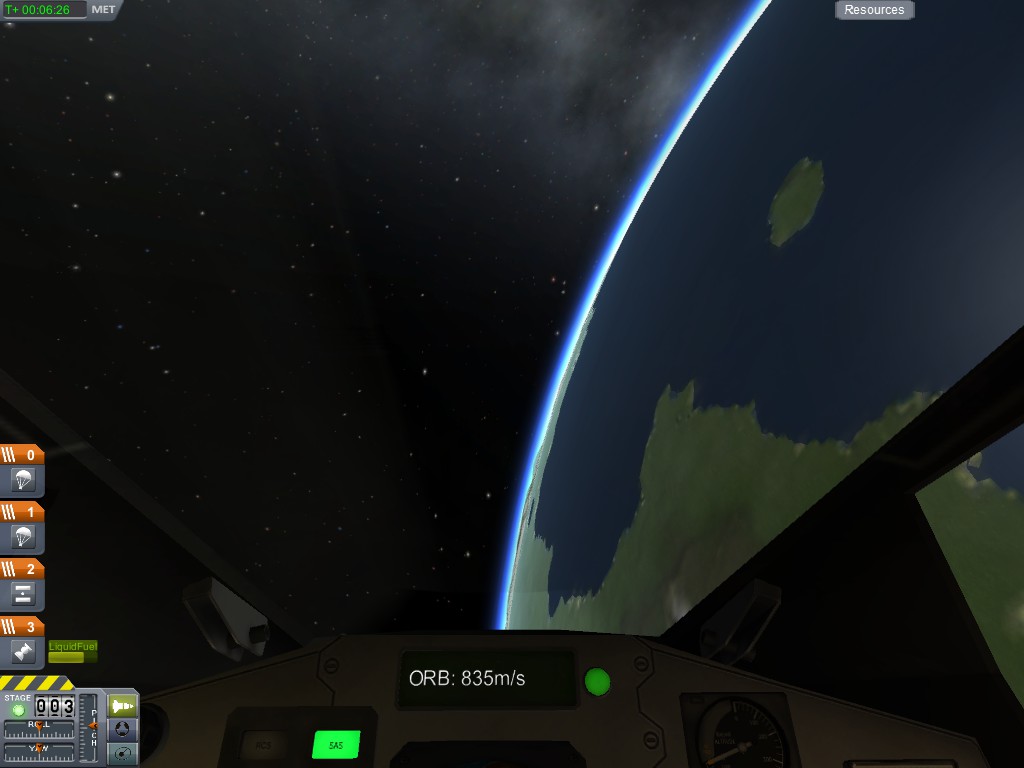
Task: Select the parachute icon in stage 1
Action: (23, 537)
